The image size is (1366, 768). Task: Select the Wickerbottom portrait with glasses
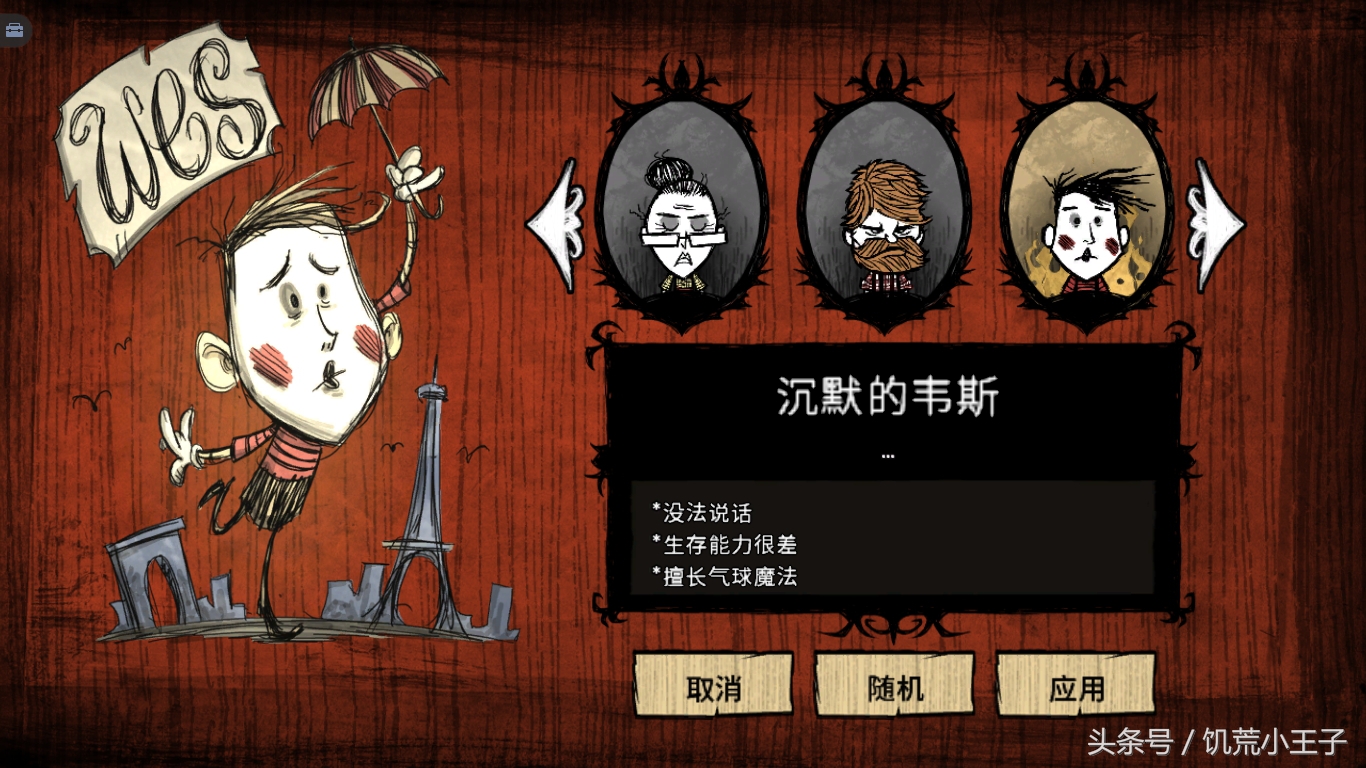(681, 218)
